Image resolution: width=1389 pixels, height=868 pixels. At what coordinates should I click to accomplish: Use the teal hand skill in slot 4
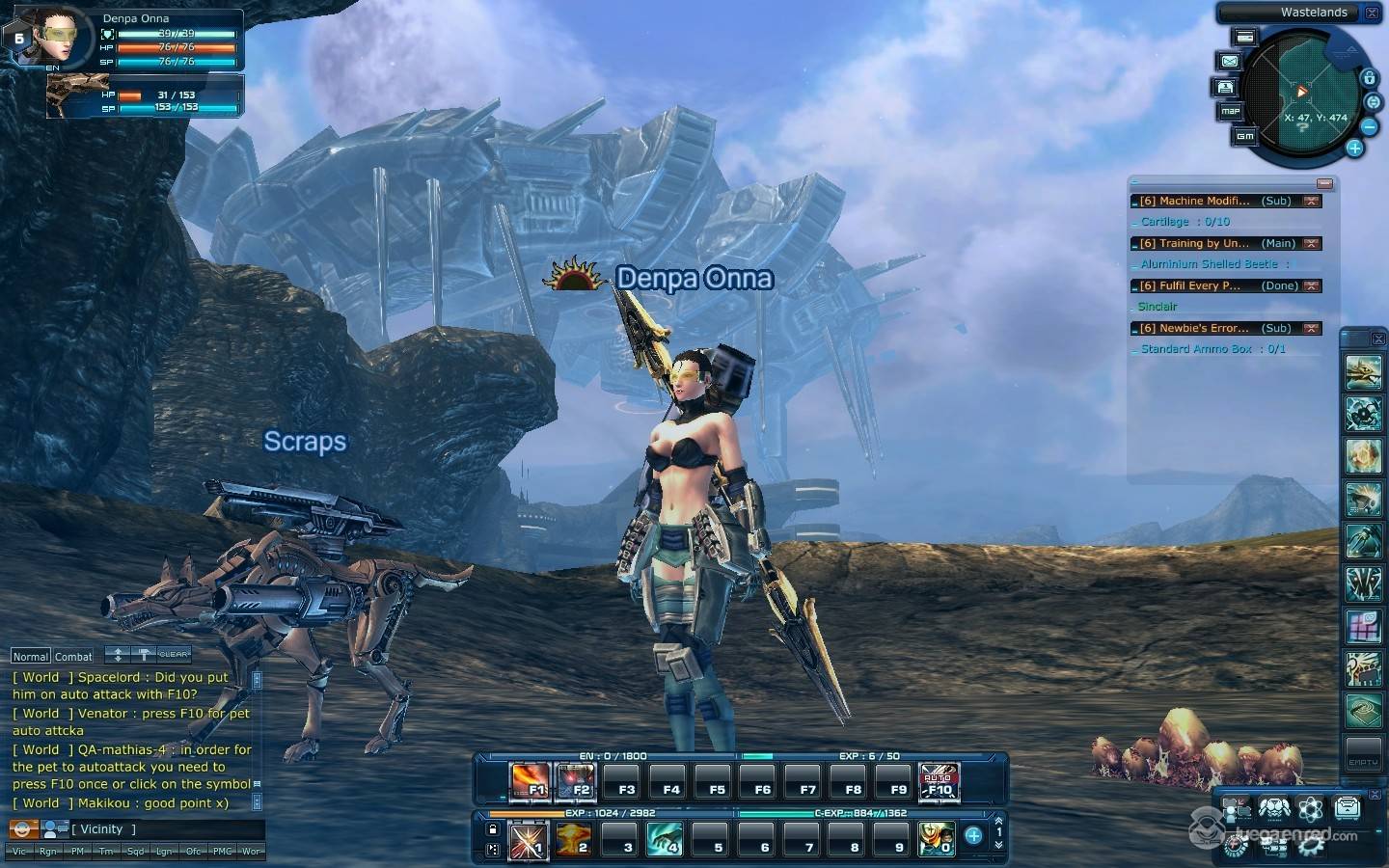coord(665,840)
